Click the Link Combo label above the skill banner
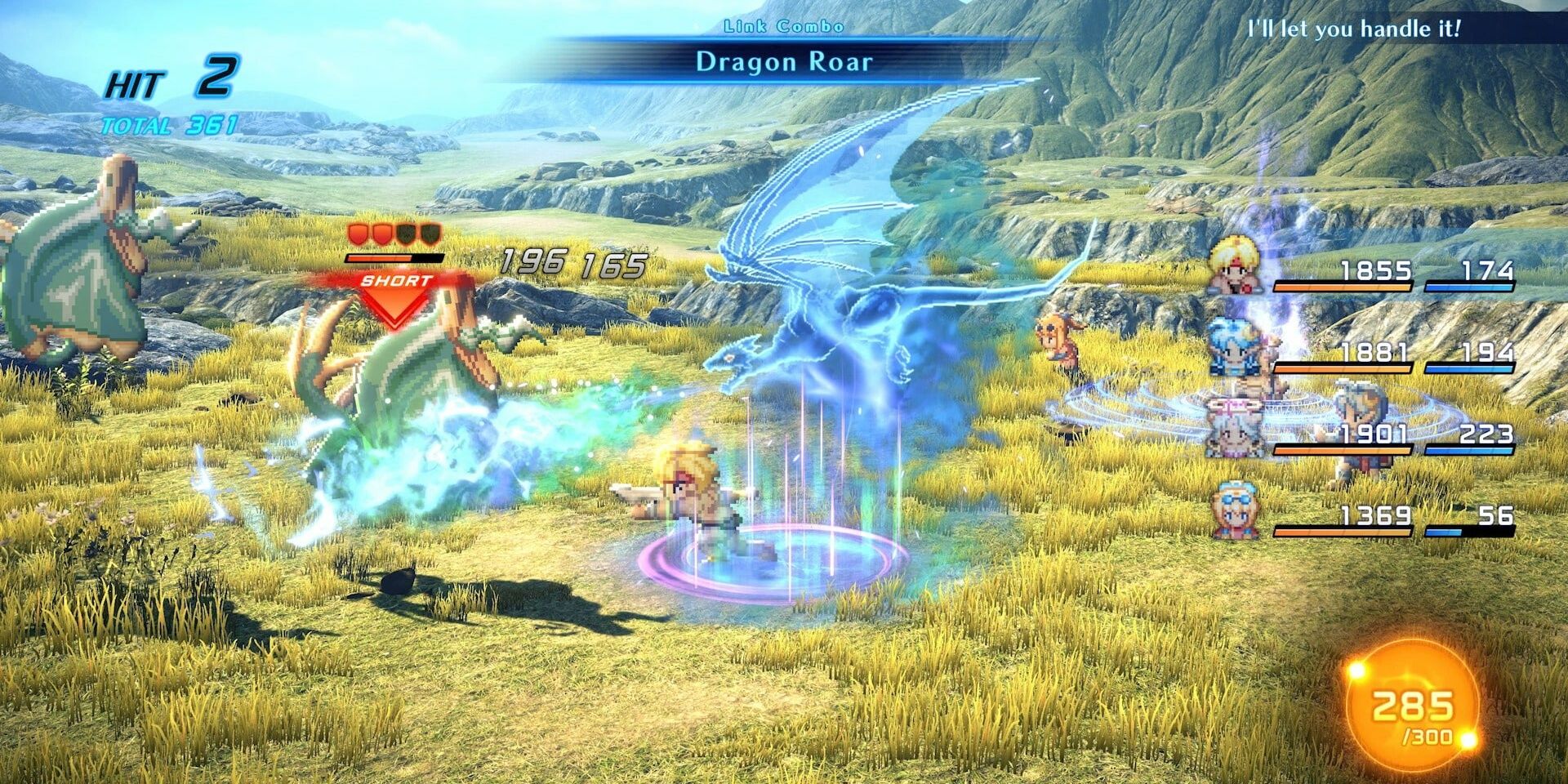This screenshot has height=784, width=1568. [782, 24]
